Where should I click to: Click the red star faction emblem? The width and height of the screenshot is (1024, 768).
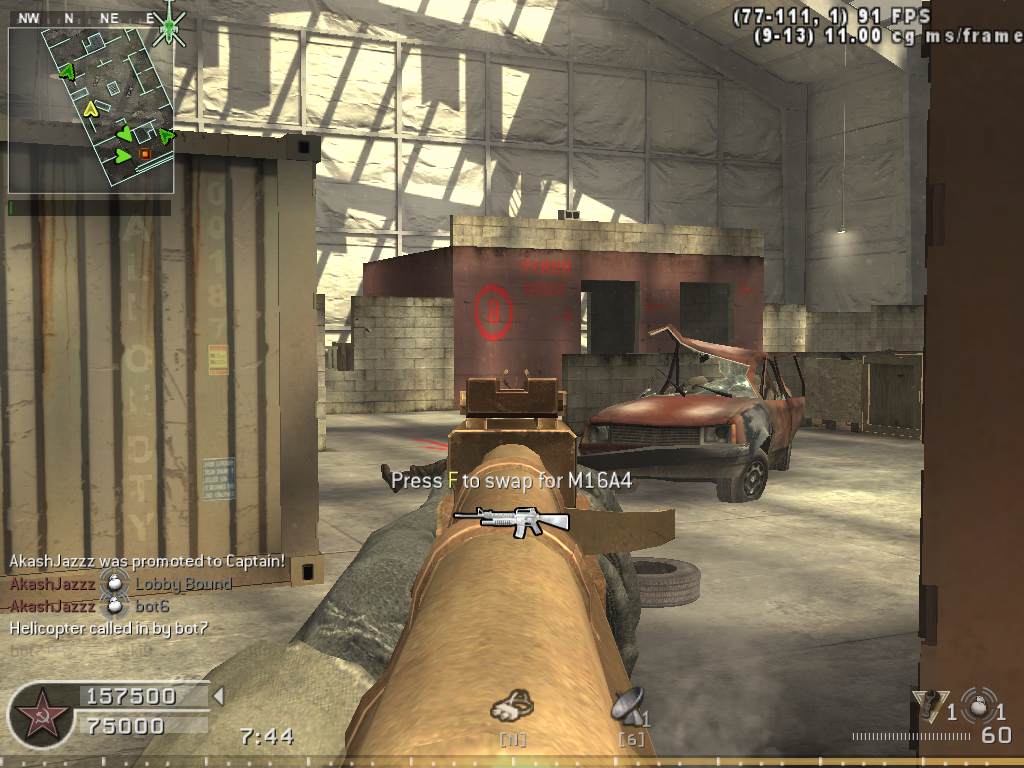click(42, 714)
